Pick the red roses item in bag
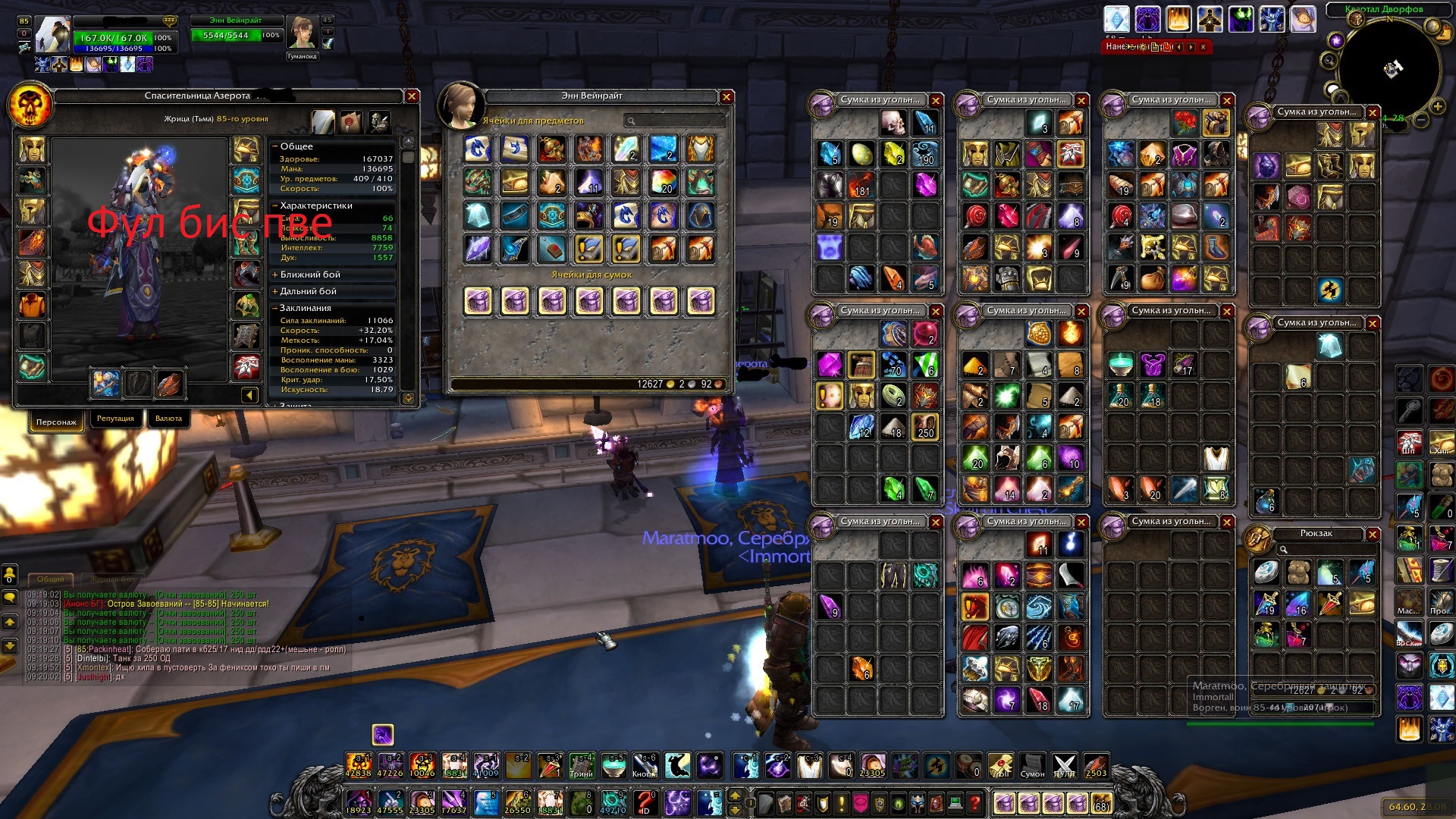 tap(1184, 122)
